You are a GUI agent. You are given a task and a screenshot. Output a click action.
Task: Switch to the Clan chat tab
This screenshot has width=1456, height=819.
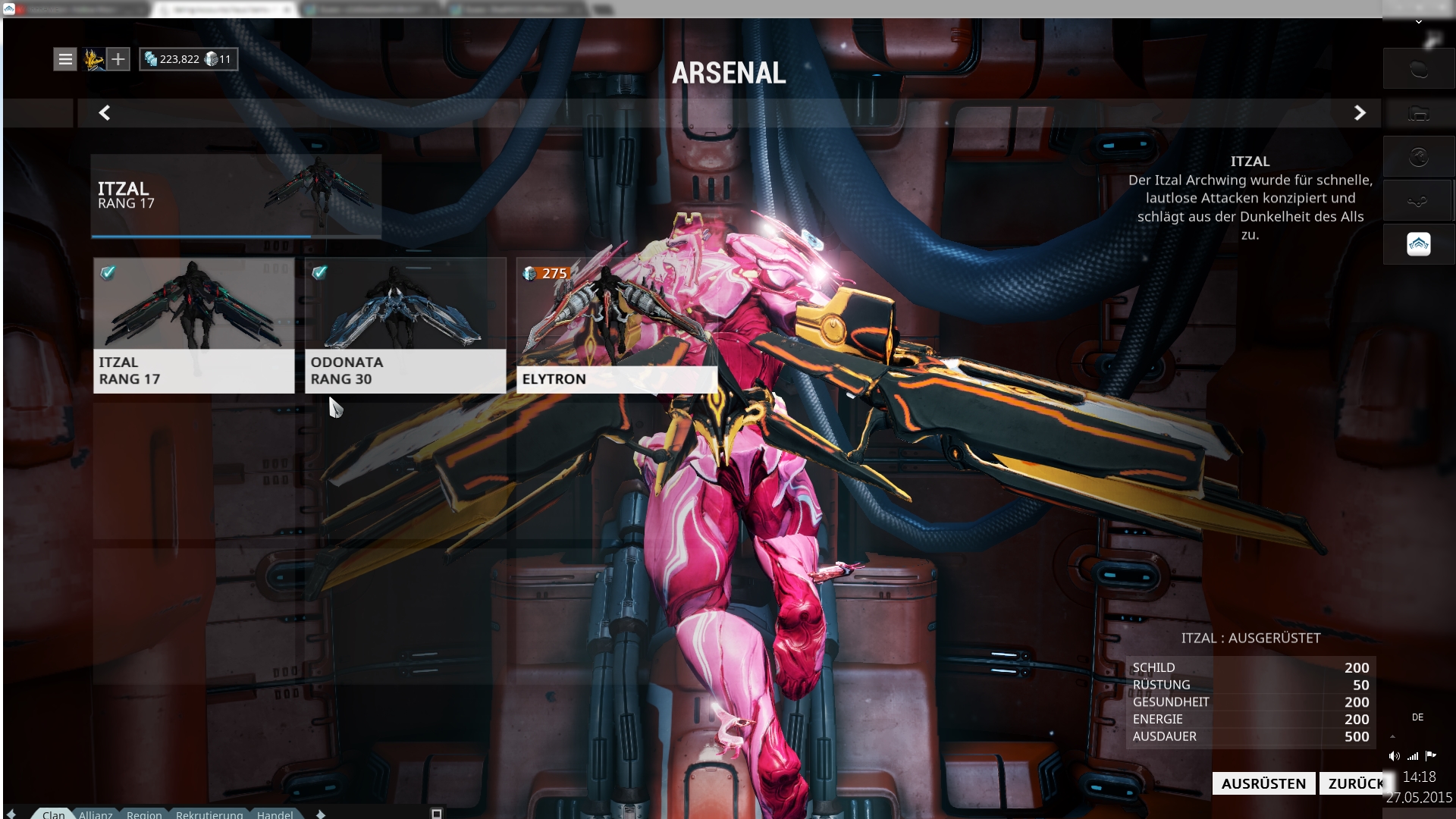tap(53, 814)
